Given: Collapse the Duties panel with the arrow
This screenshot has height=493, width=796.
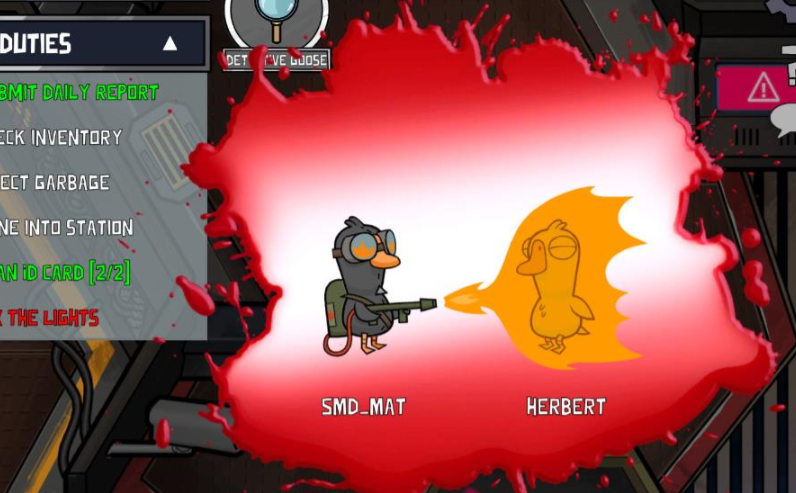Looking at the screenshot, I should 170,43.
